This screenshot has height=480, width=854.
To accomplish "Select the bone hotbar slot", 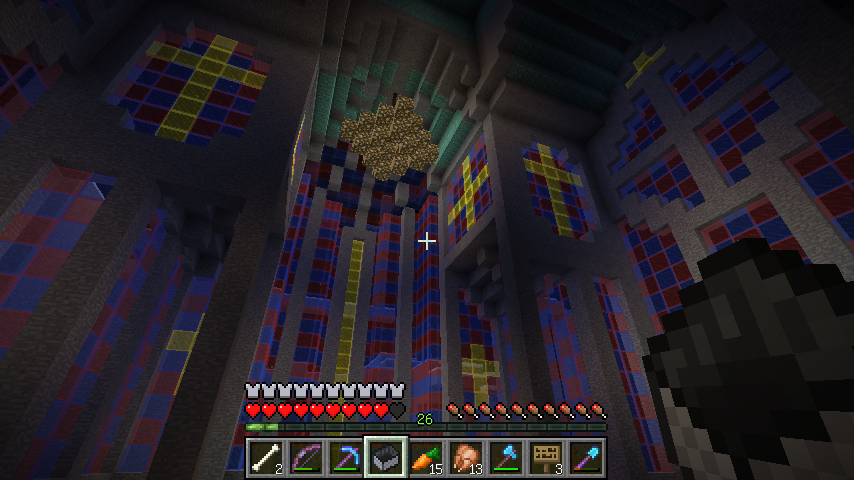I will [x=266, y=458].
